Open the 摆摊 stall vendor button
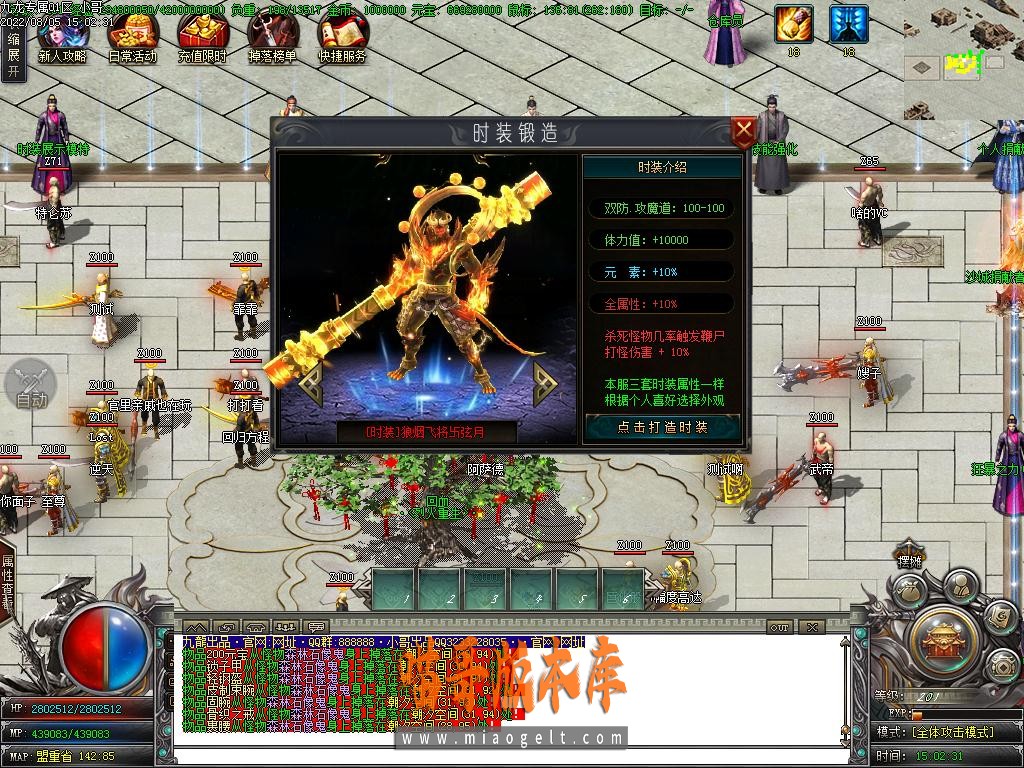The width and height of the screenshot is (1024, 768). point(909,562)
